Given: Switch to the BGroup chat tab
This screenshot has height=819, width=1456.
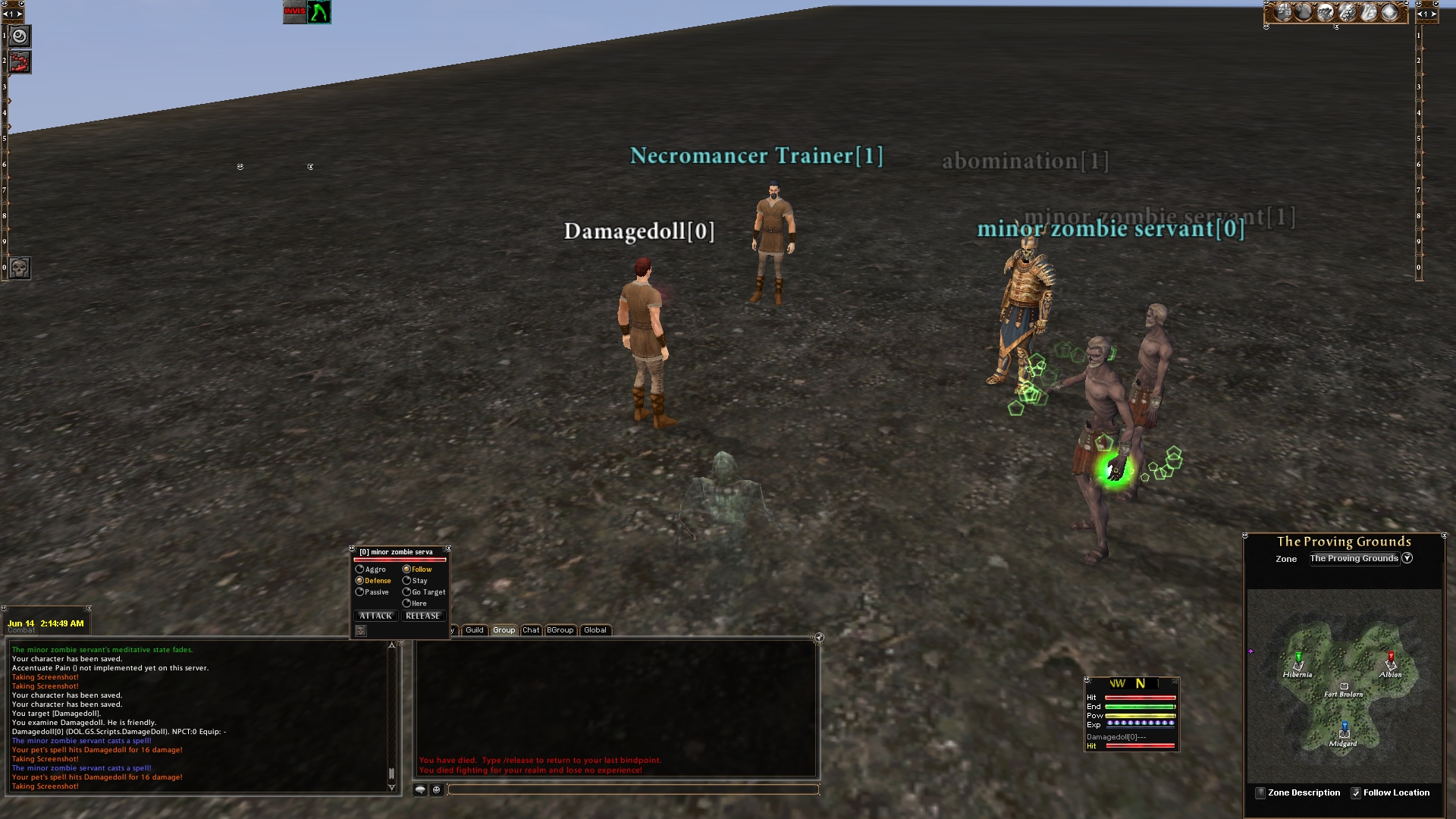Looking at the screenshot, I should pyautogui.click(x=560, y=630).
